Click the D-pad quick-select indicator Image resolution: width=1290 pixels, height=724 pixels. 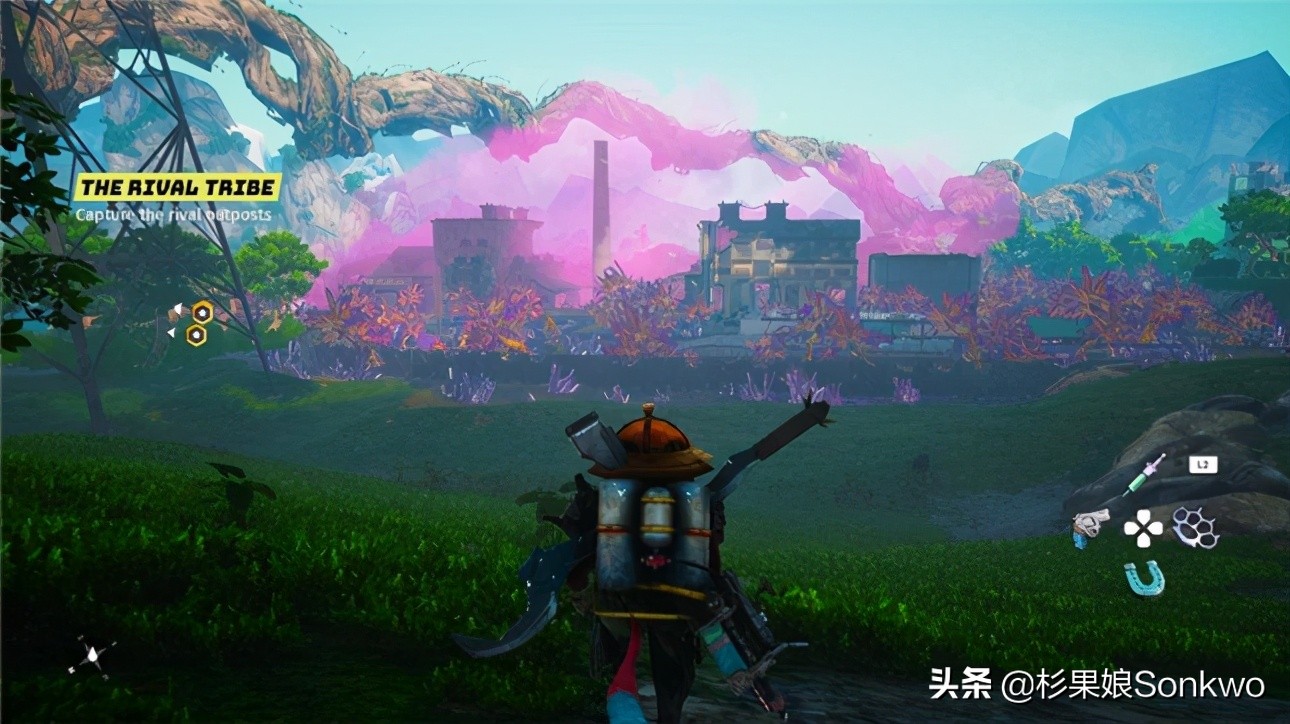click(1143, 528)
